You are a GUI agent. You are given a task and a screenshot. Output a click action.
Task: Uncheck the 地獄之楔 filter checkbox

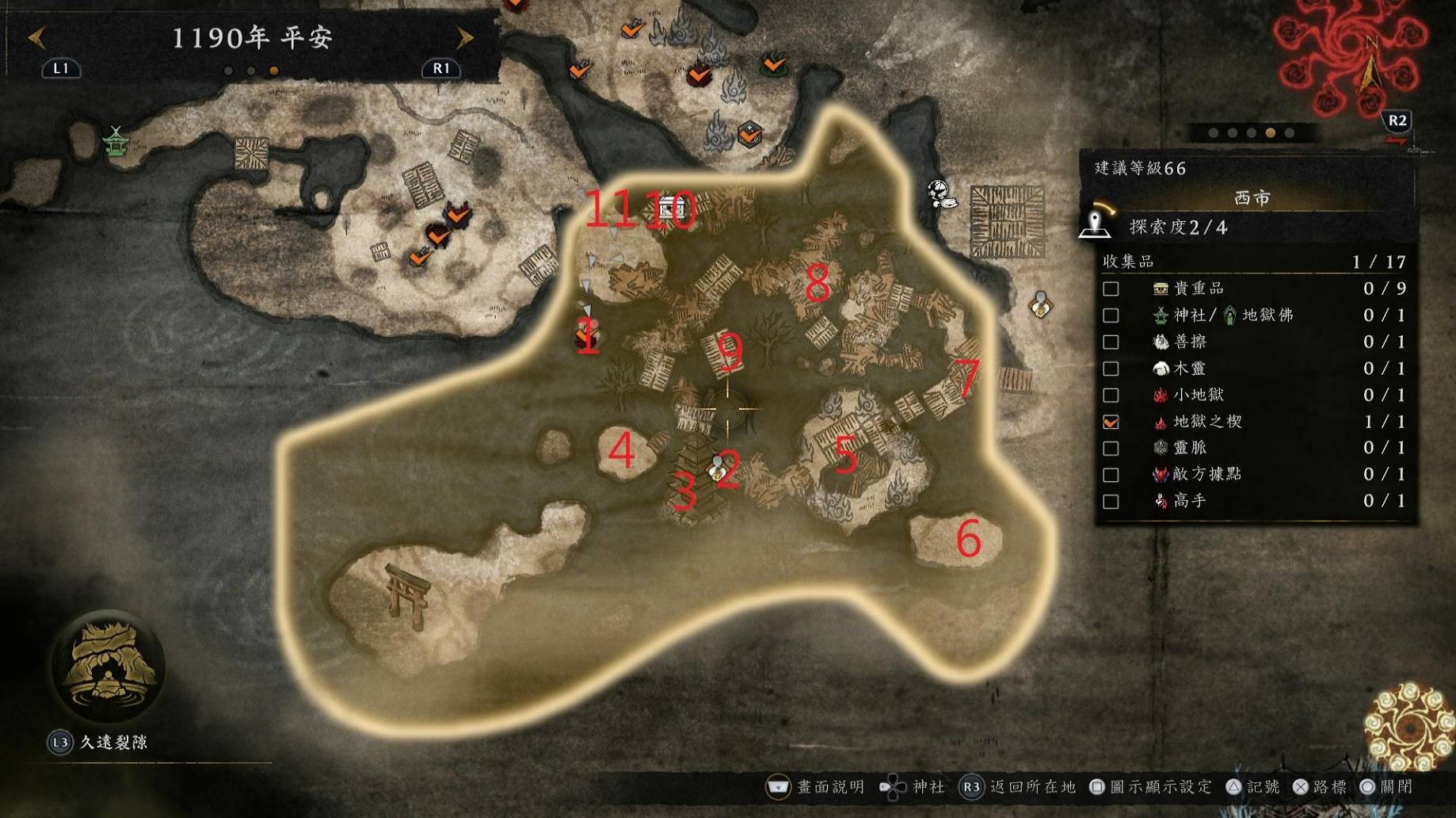1111,422
